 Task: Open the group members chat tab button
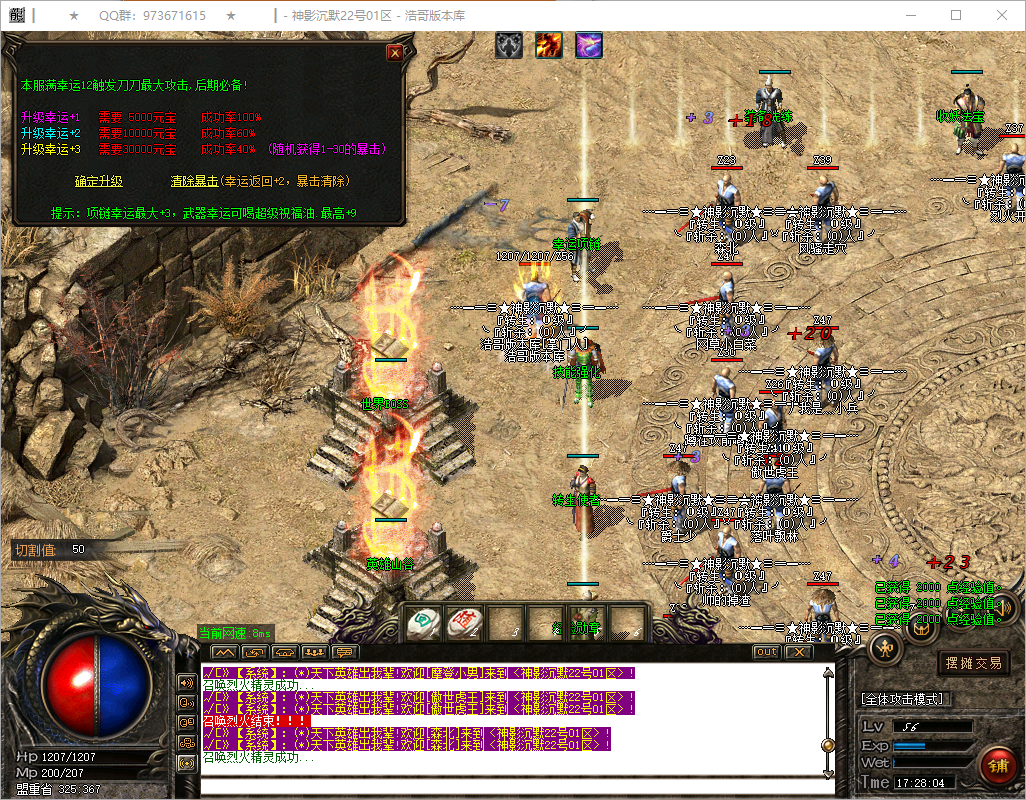[x=315, y=652]
